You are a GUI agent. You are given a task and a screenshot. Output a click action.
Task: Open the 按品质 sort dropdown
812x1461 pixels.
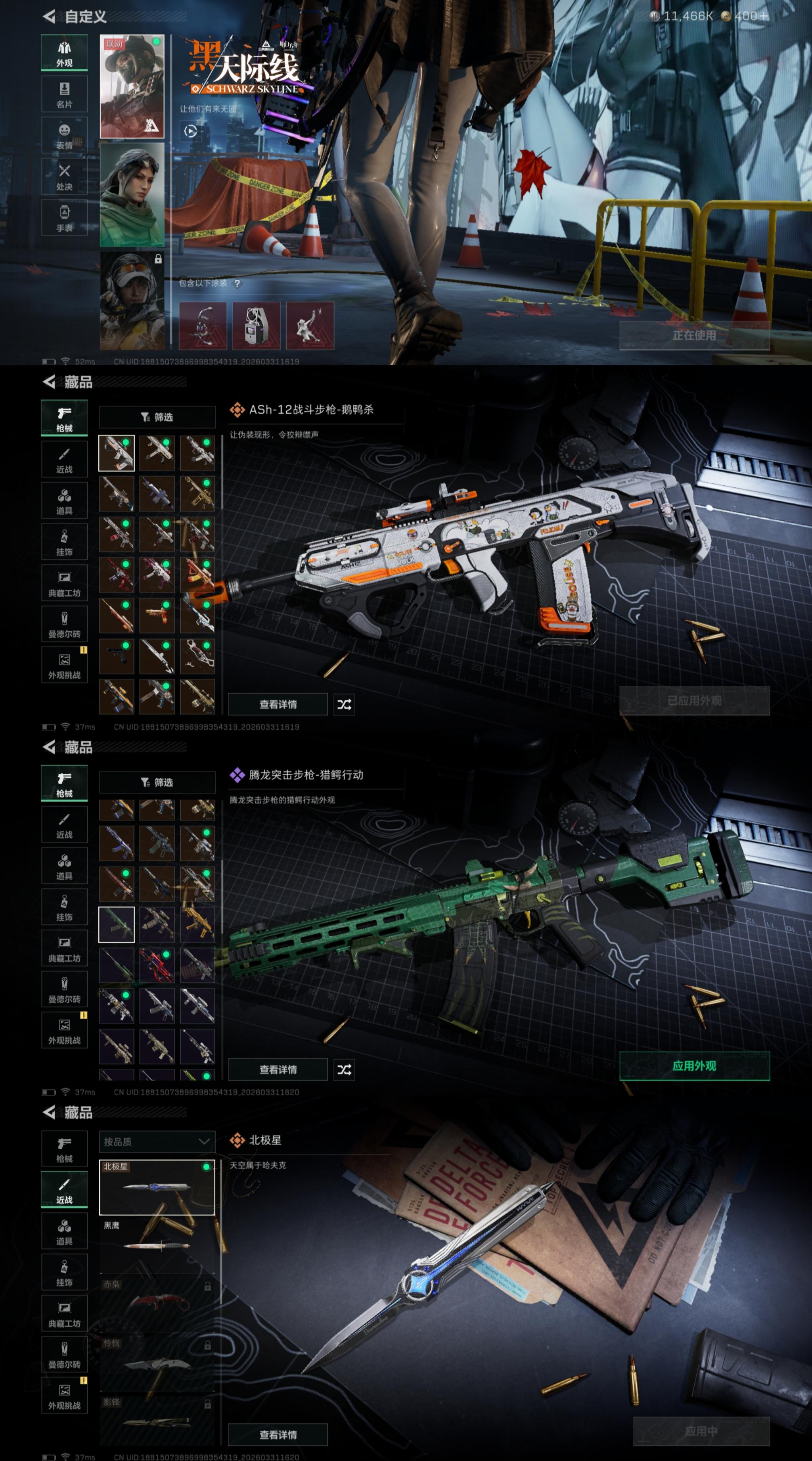157,1141
